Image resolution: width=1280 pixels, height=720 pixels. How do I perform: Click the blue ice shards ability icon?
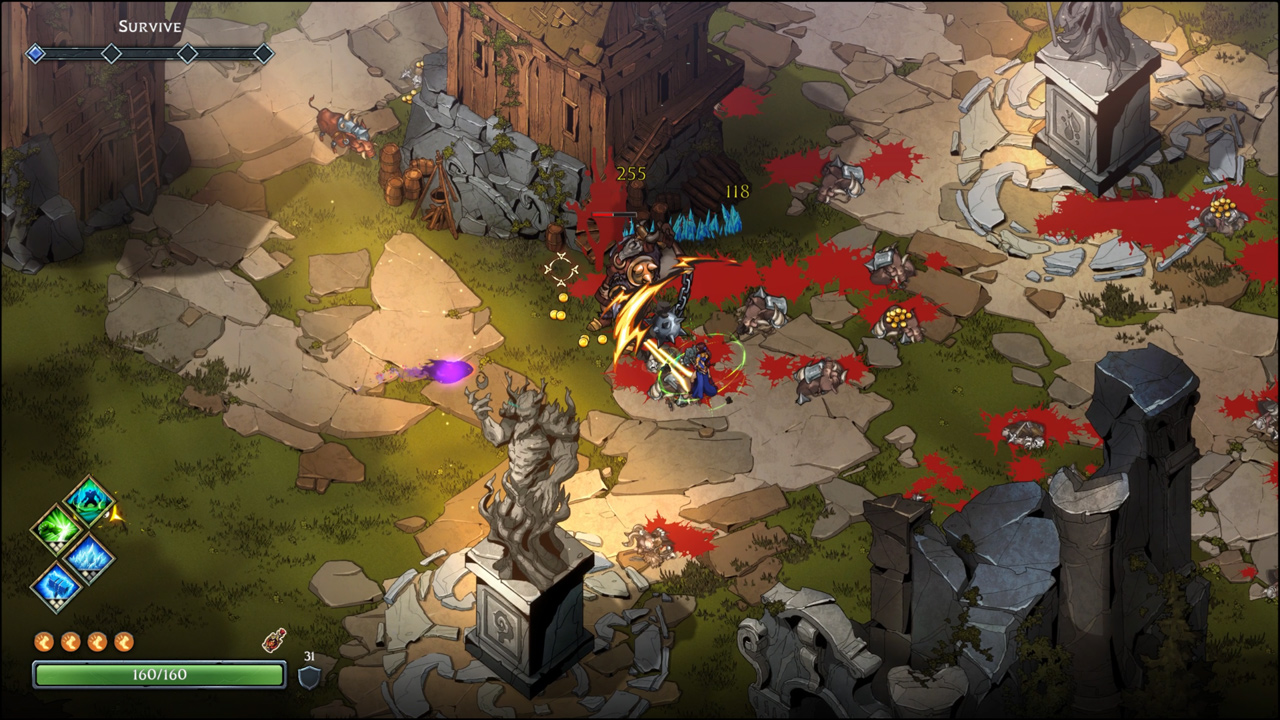pos(88,556)
